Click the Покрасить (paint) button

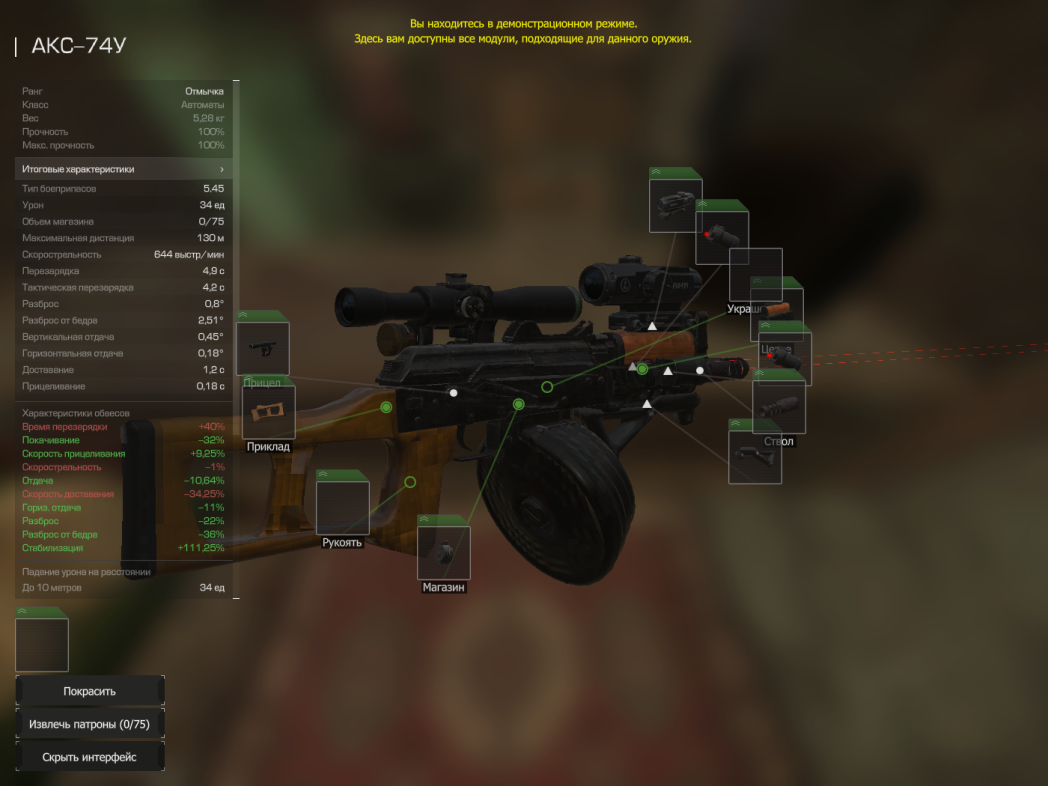tap(90, 691)
